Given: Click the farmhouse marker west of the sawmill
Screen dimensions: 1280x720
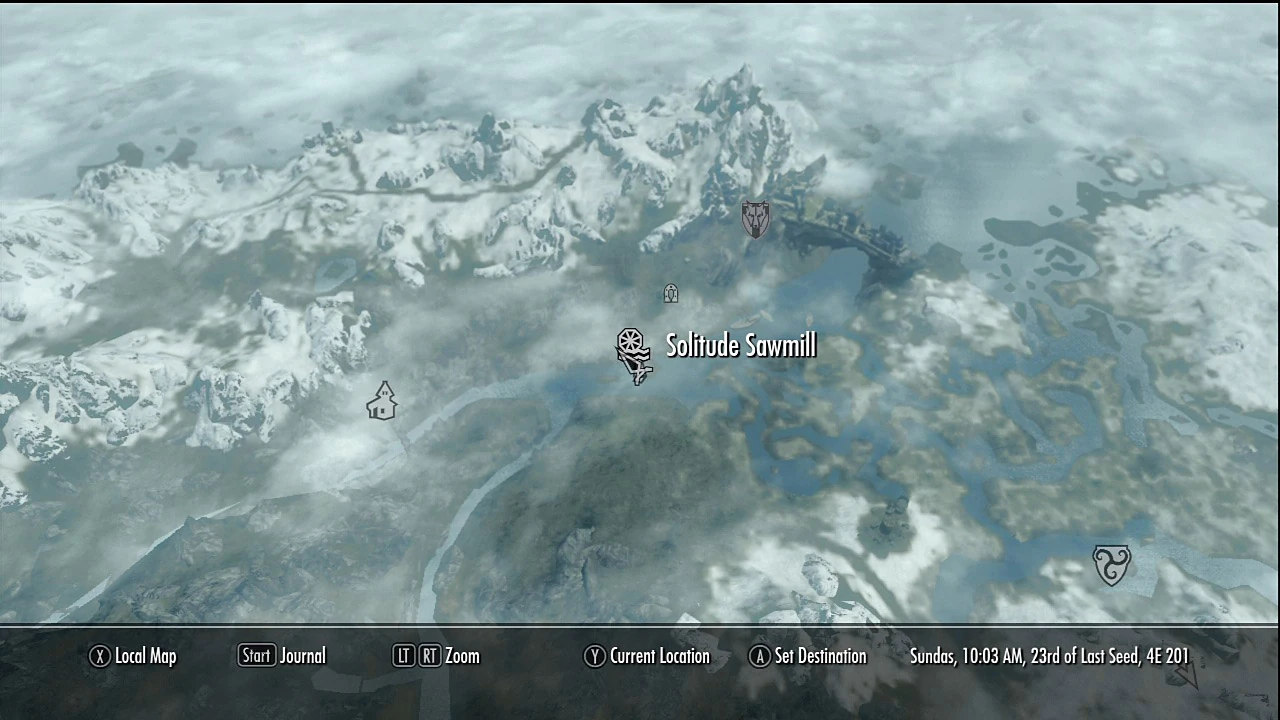Looking at the screenshot, I should tap(383, 400).
